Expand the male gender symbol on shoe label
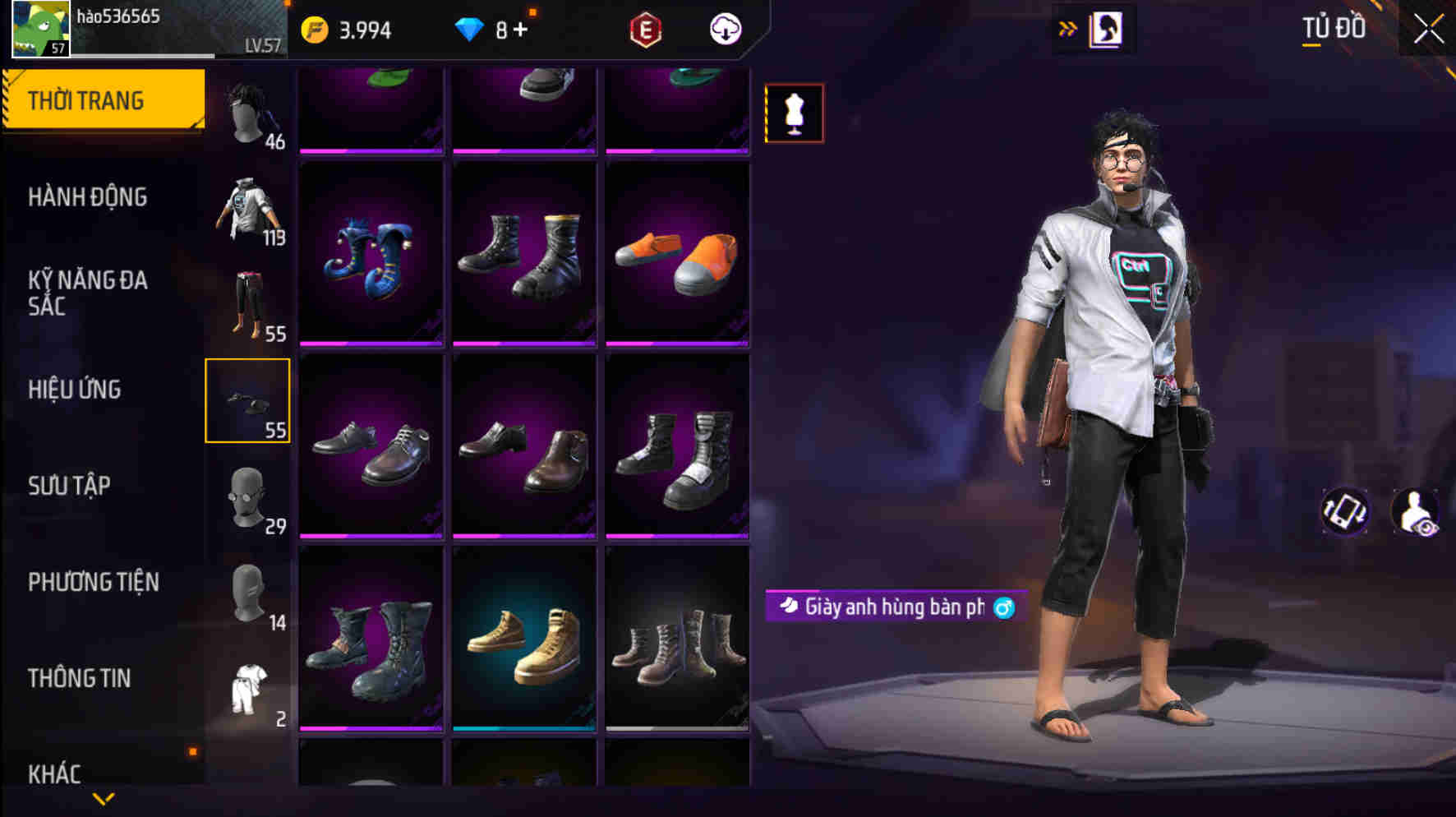The width and height of the screenshot is (1456, 817). point(1004,607)
